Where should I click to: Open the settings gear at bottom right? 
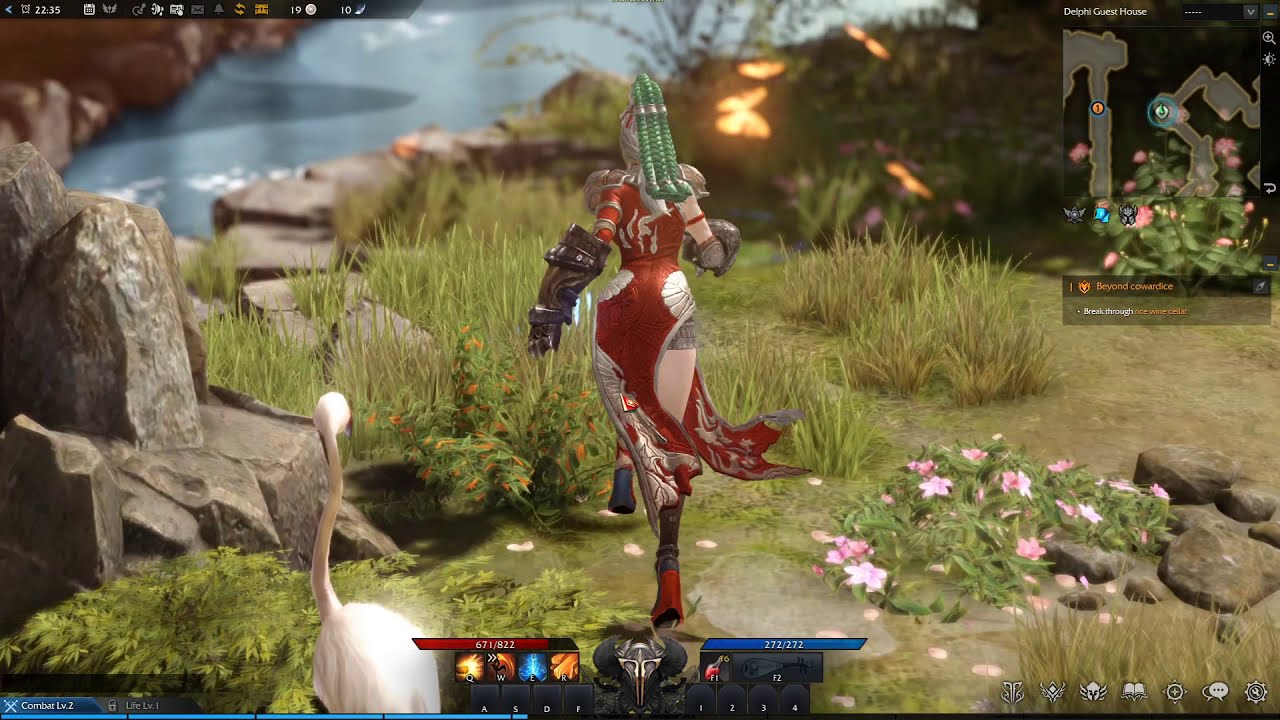point(1256,691)
